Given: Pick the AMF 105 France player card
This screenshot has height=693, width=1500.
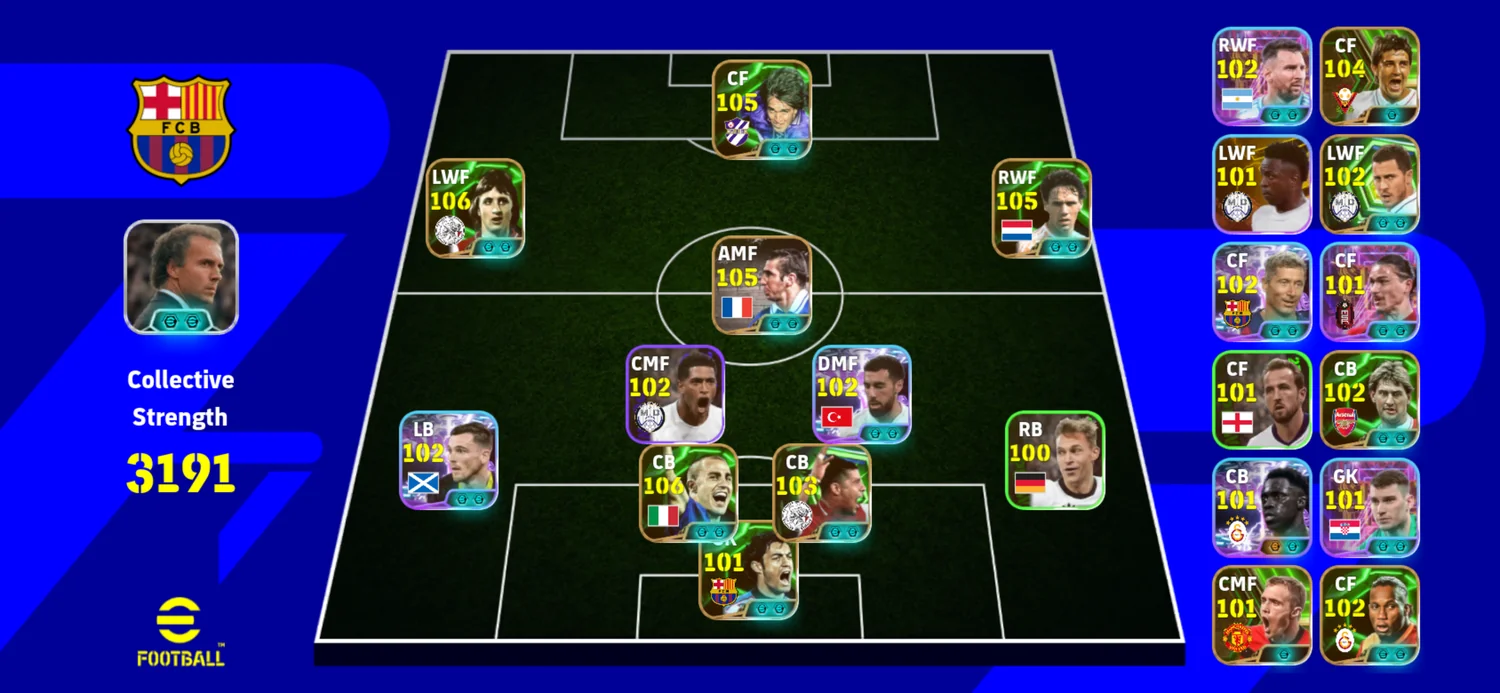Looking at the screenshot, I should [x=761, y=285].
